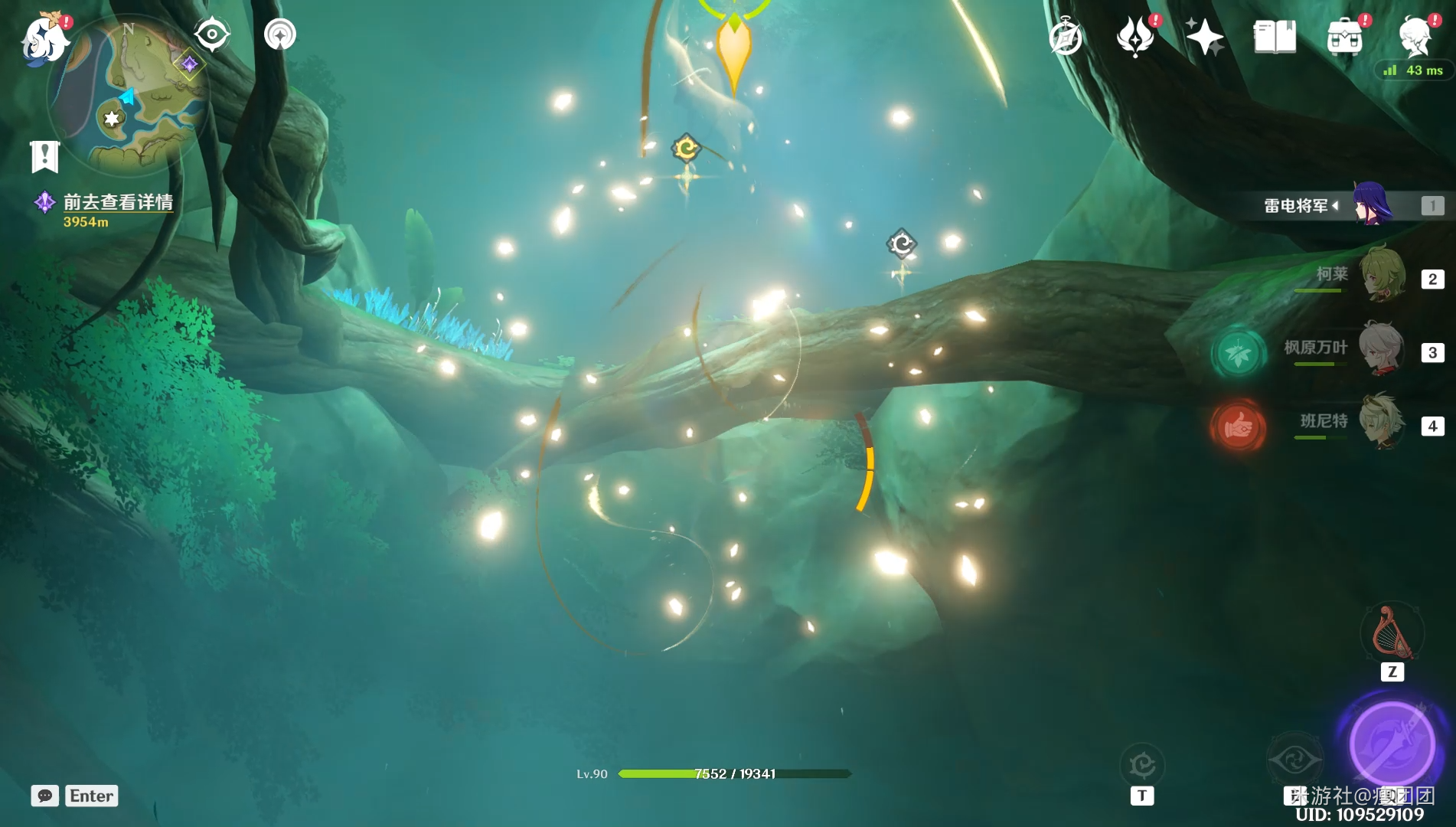This screenshot has height=827, width=1456.
Task: Open the compass Adventurer Handbook icon
Action: click(1066, 37)
